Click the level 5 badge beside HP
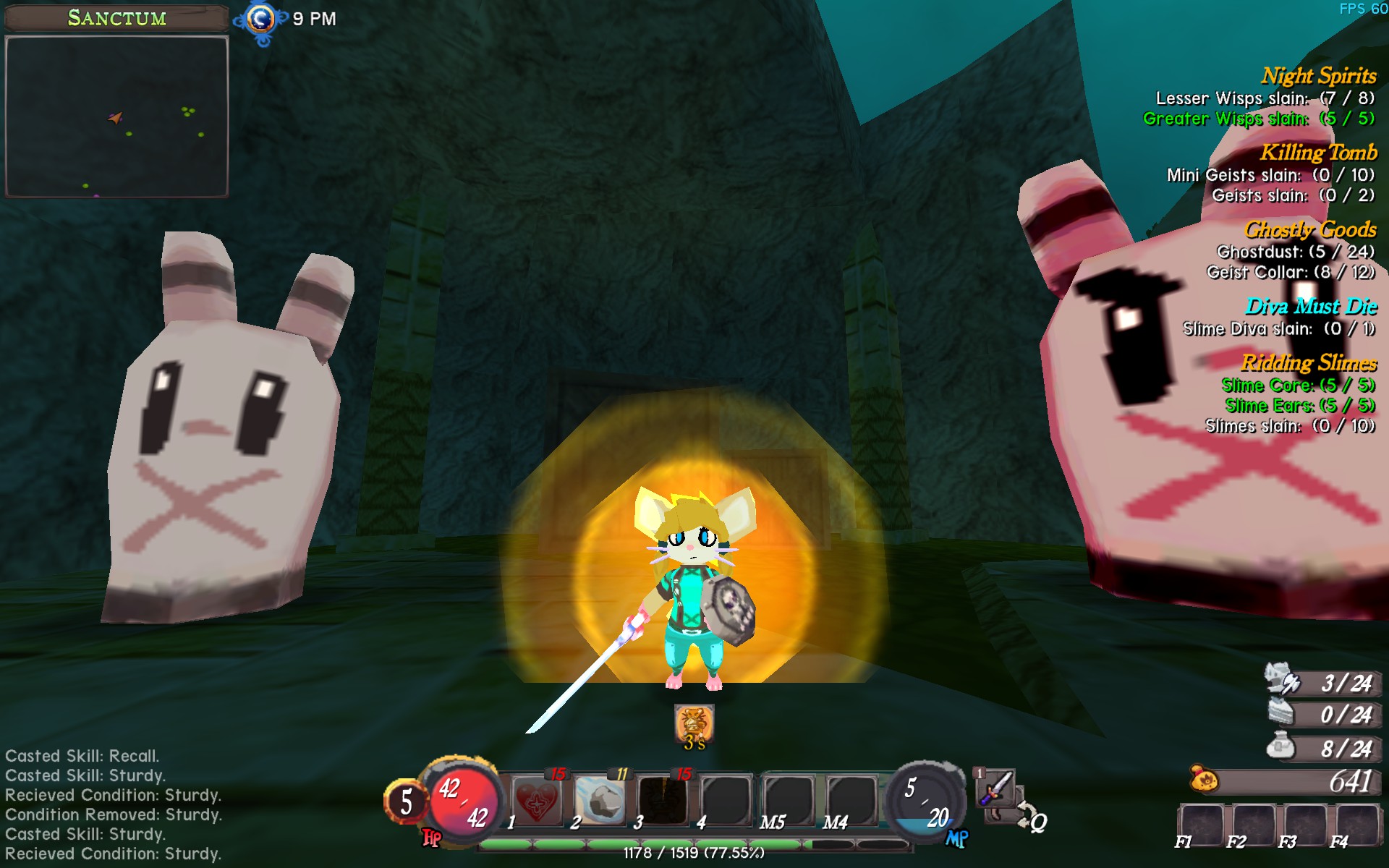 coord(406,801)
